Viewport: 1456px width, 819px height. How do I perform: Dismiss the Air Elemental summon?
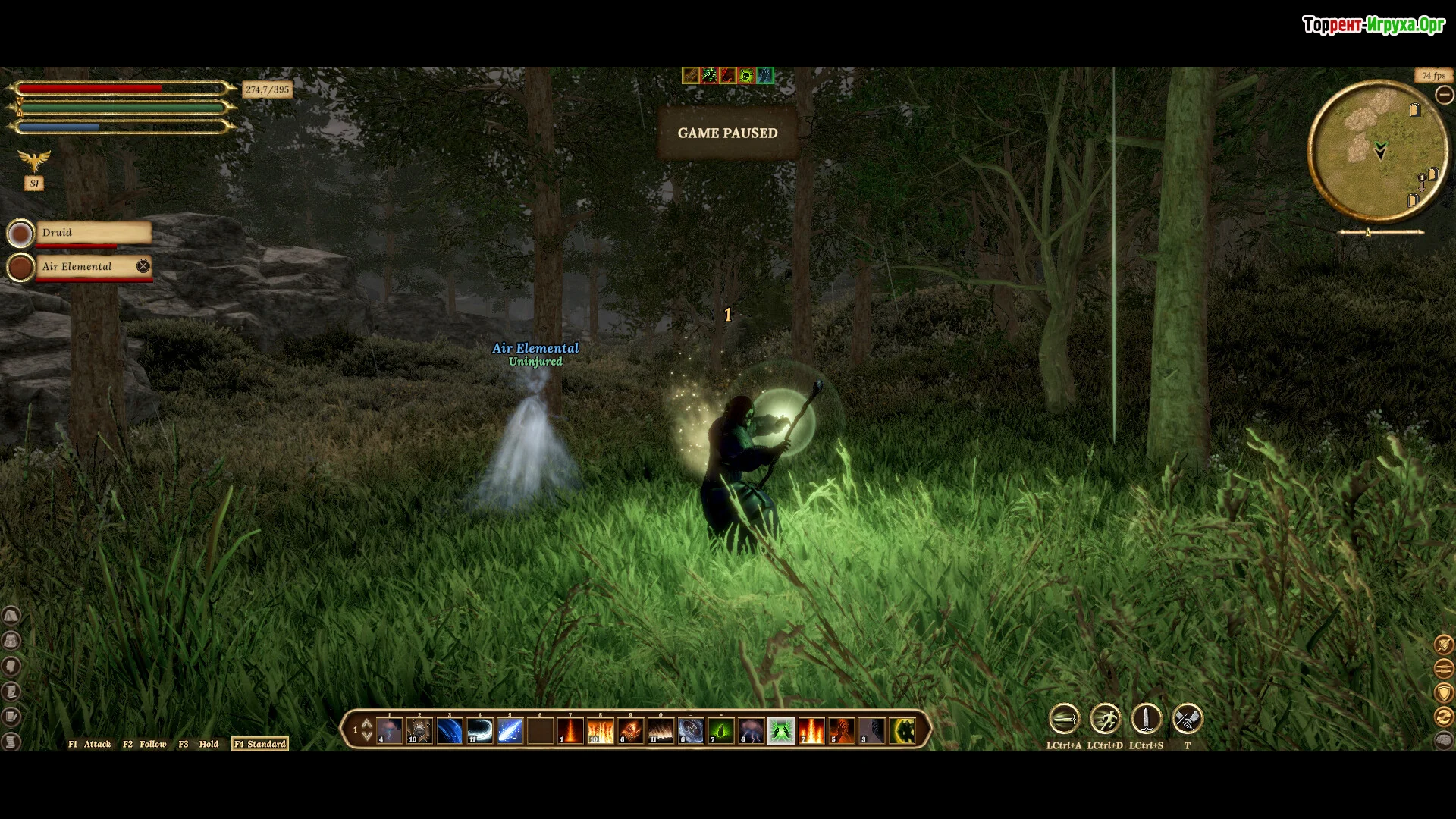143,266
